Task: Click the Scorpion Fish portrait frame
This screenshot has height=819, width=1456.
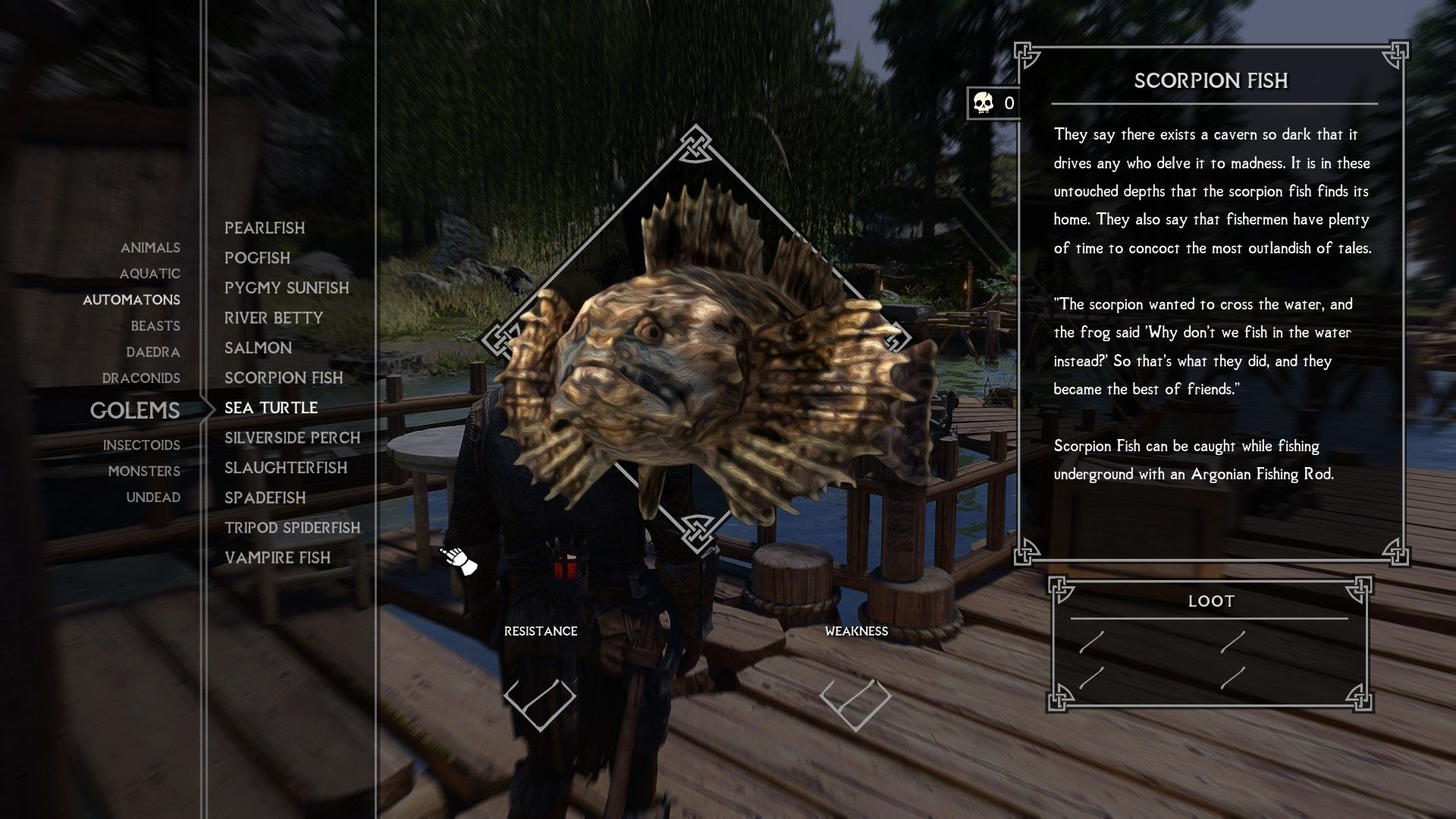Action: click(x=694, y=341)
